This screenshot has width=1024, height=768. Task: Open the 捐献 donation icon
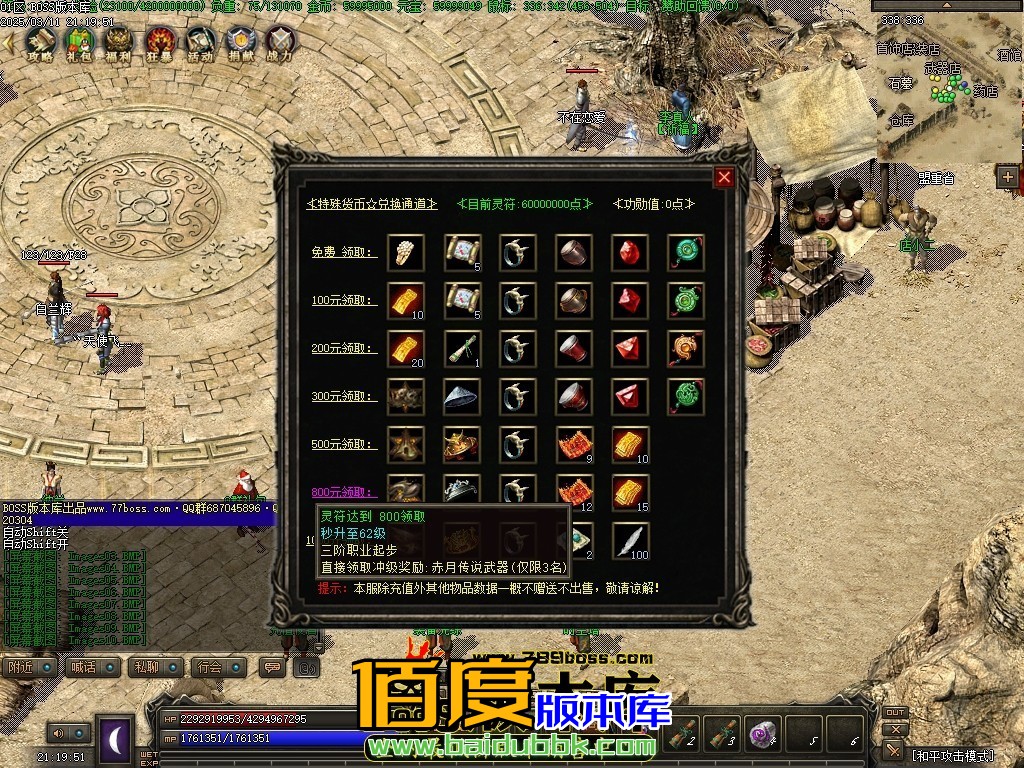coord(240,42)
